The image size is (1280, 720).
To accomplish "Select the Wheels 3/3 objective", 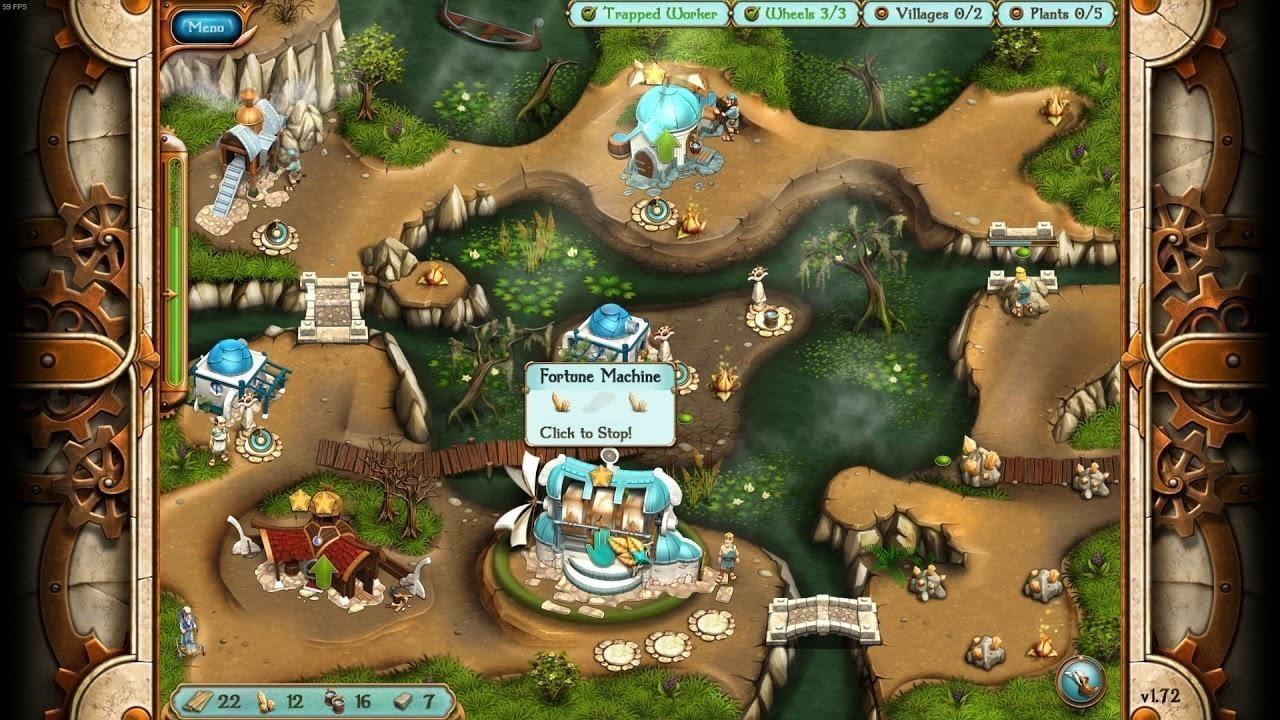I will 796,14.
